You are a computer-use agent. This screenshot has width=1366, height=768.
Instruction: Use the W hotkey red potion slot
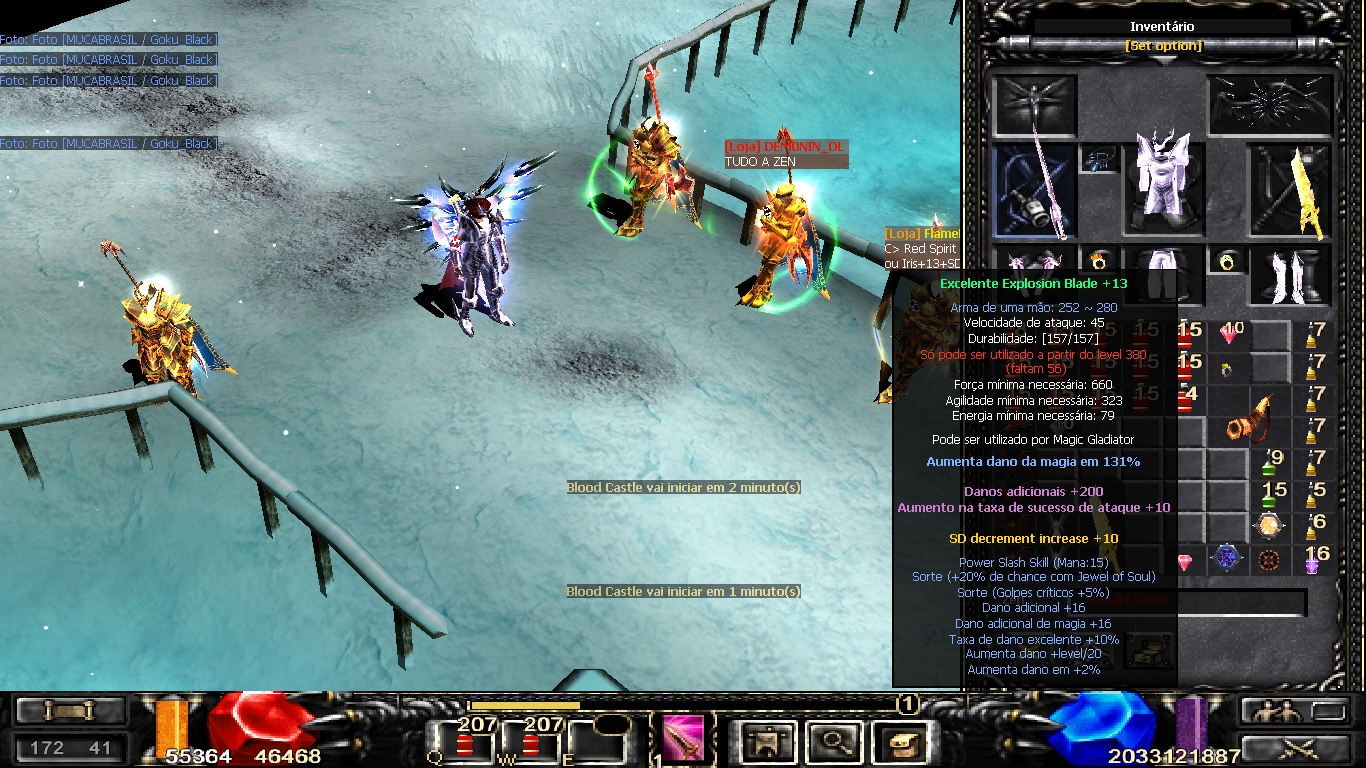[x=531, y=741]
